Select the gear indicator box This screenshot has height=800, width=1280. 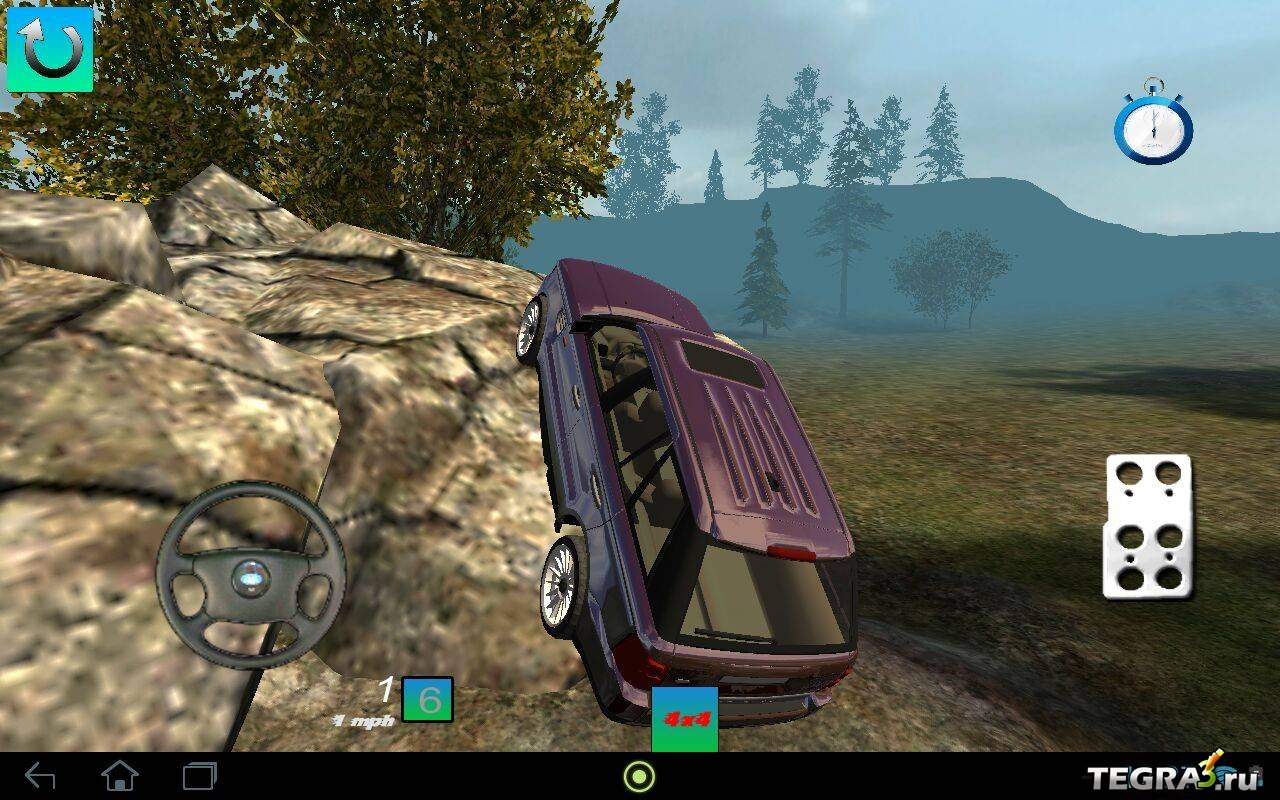click(428, 700)
